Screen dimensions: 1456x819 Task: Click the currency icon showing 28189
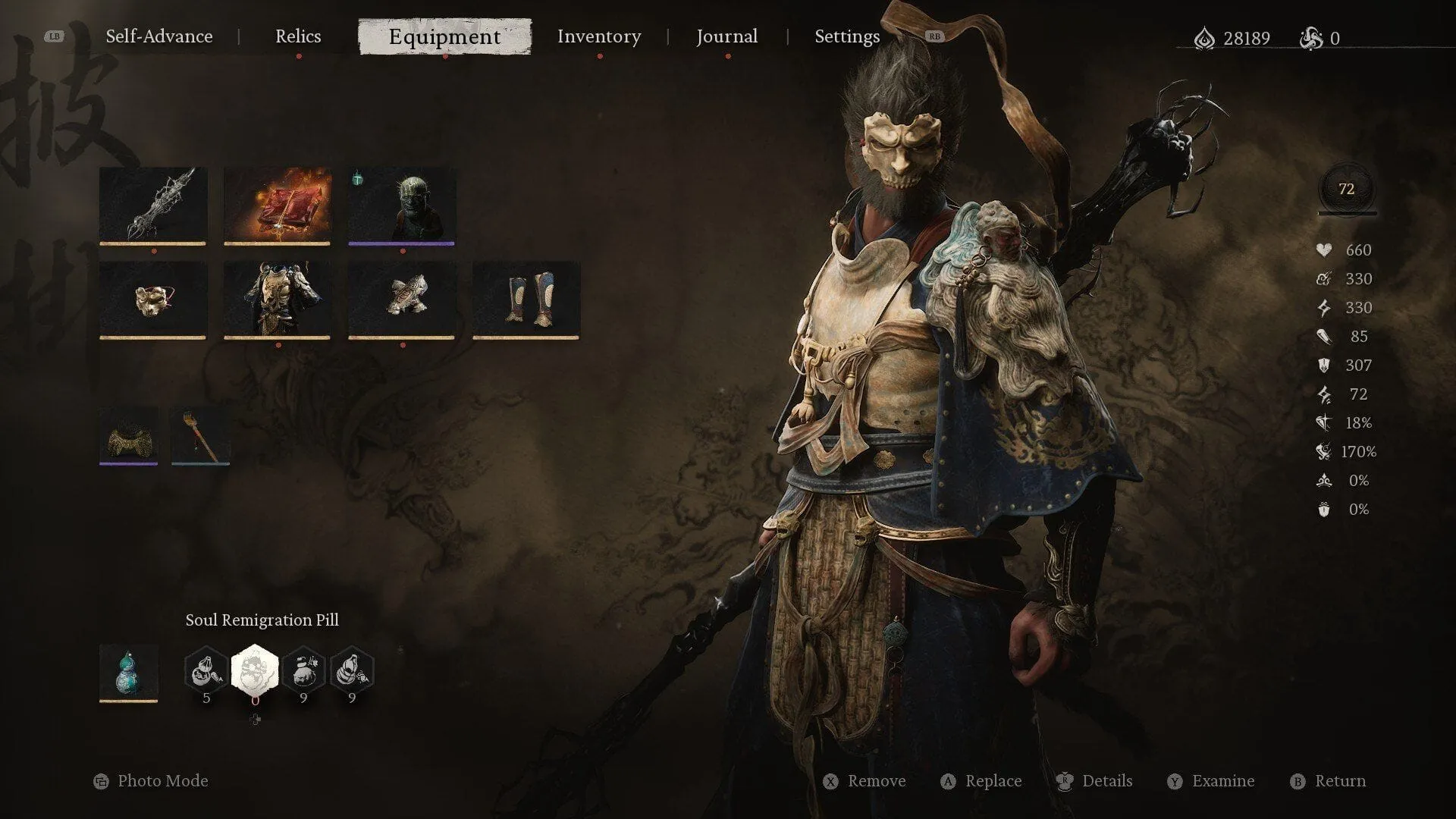1204,38
